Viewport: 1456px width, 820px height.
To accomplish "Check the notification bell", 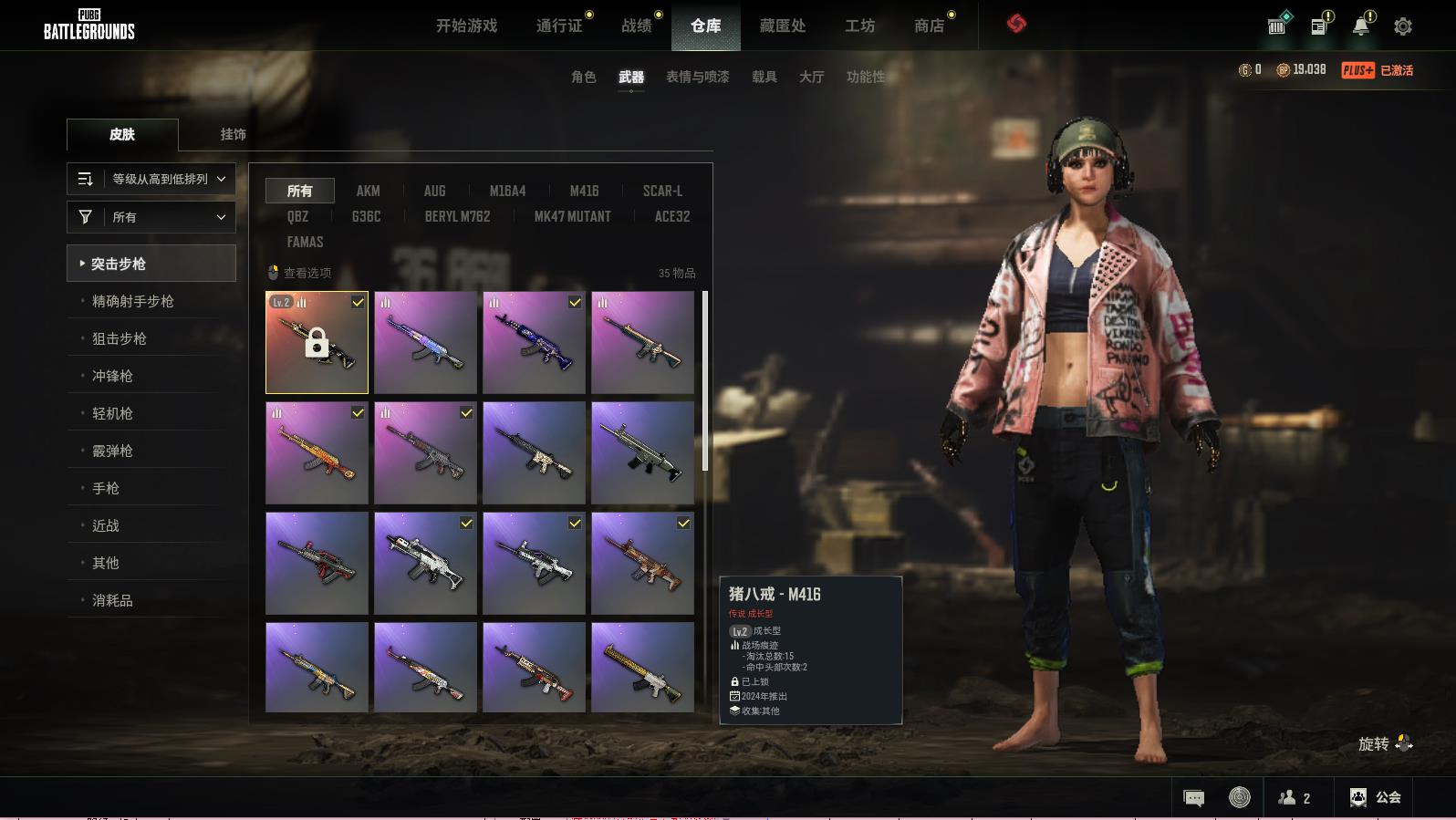I will click(x=1360, y=26).
